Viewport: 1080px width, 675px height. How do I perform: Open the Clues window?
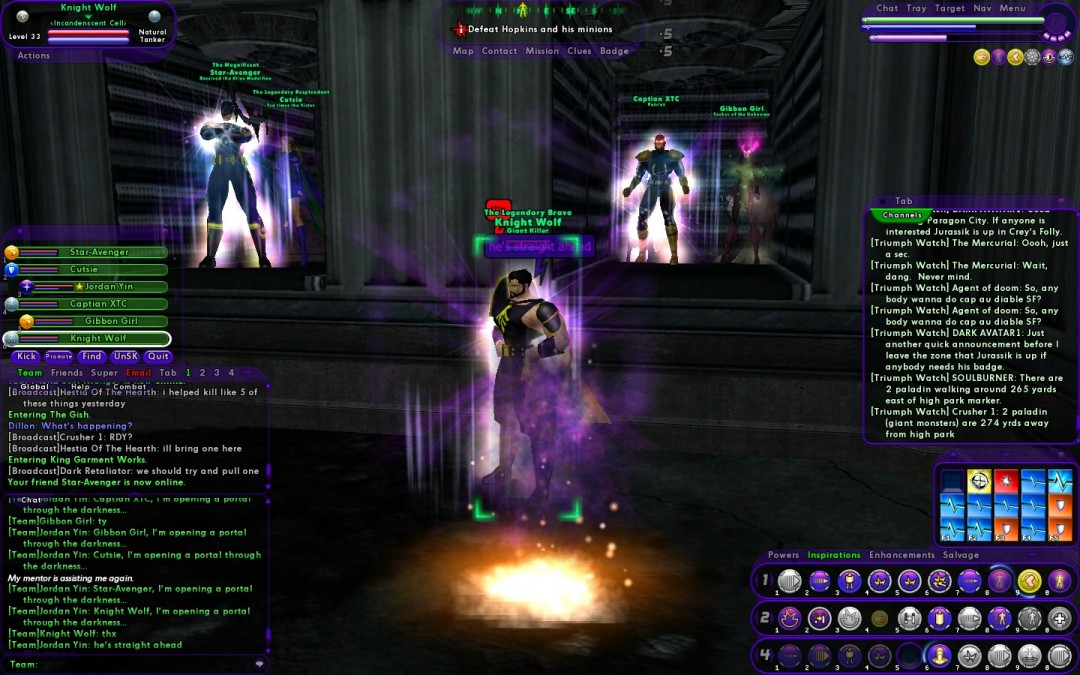(579, 51)
